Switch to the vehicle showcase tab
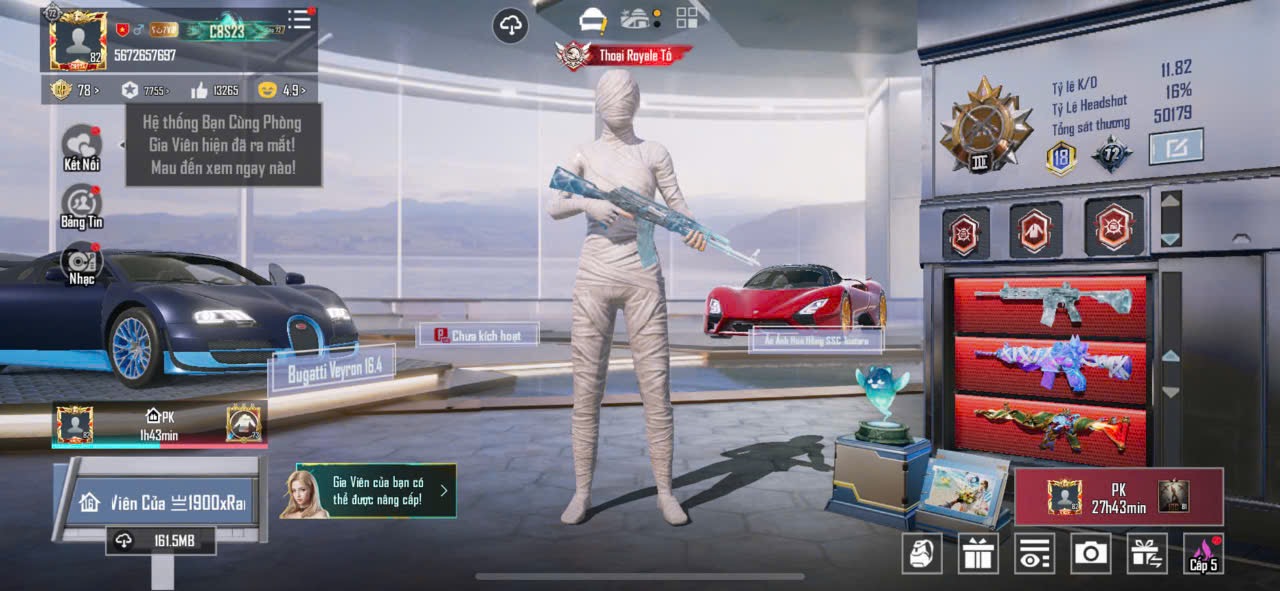 pos(636,18)
